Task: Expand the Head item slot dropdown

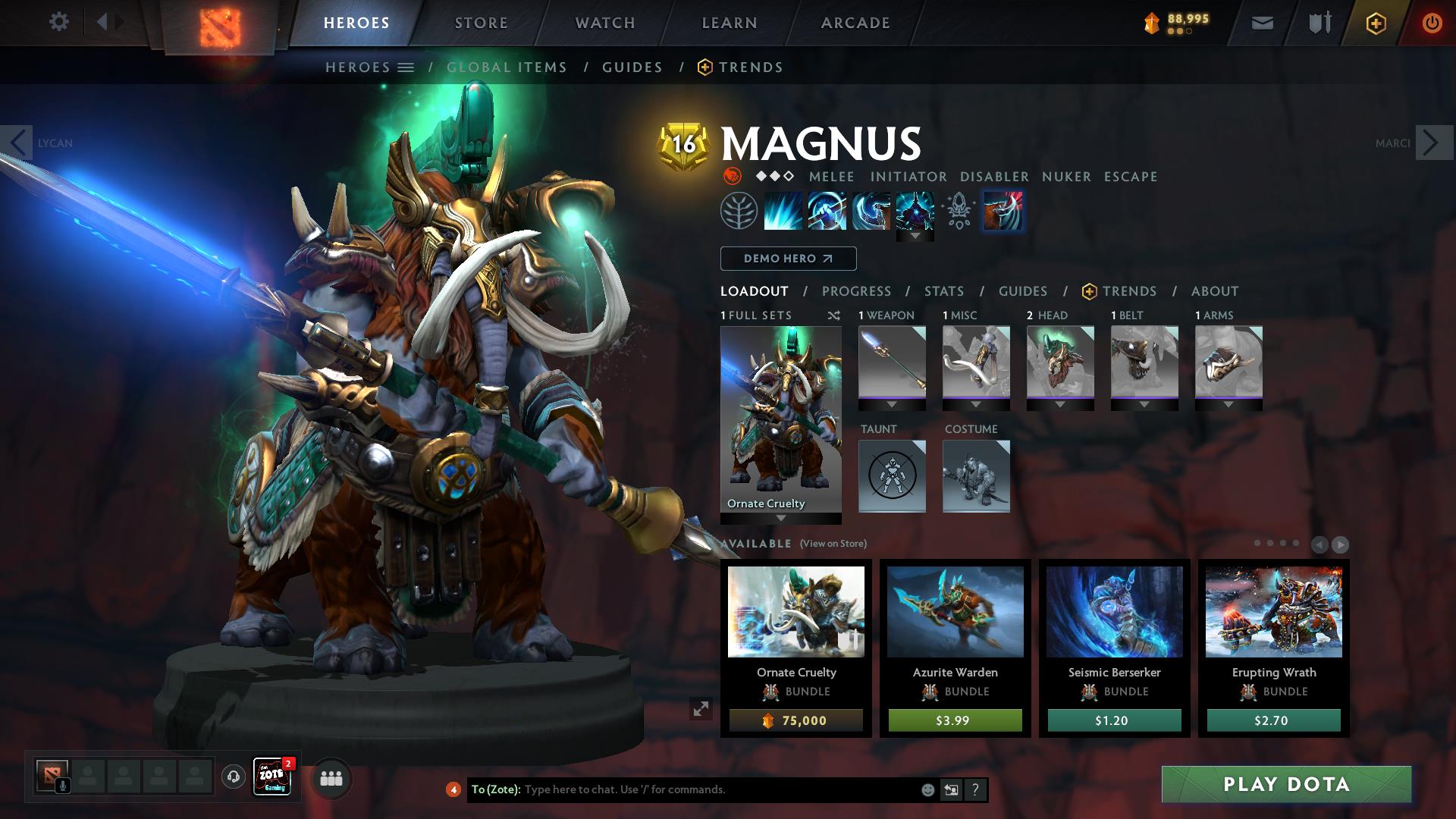Action: [1060, 405]
